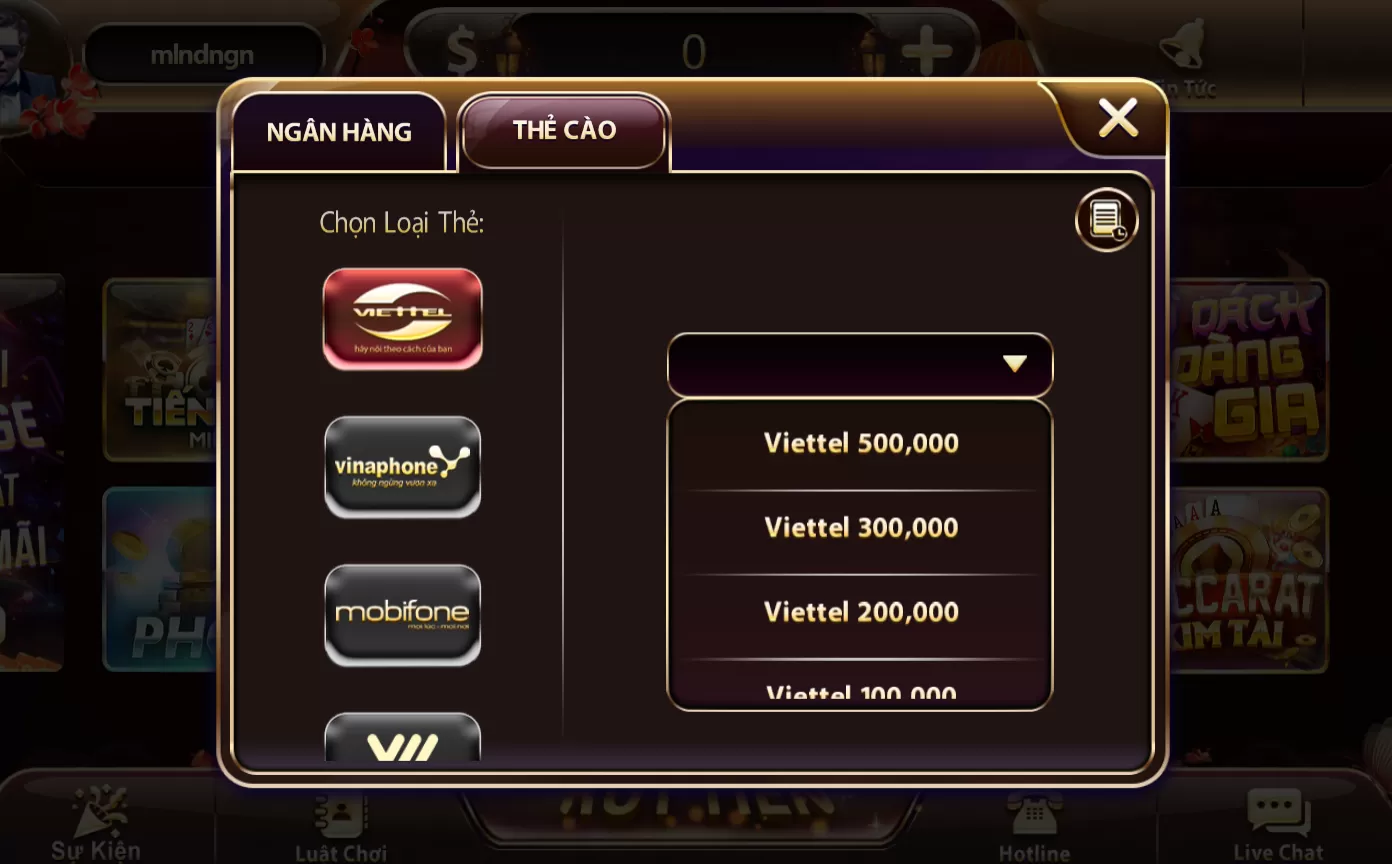
Task: Select the Viettel 200,000 option
Action: click(859, 611)
